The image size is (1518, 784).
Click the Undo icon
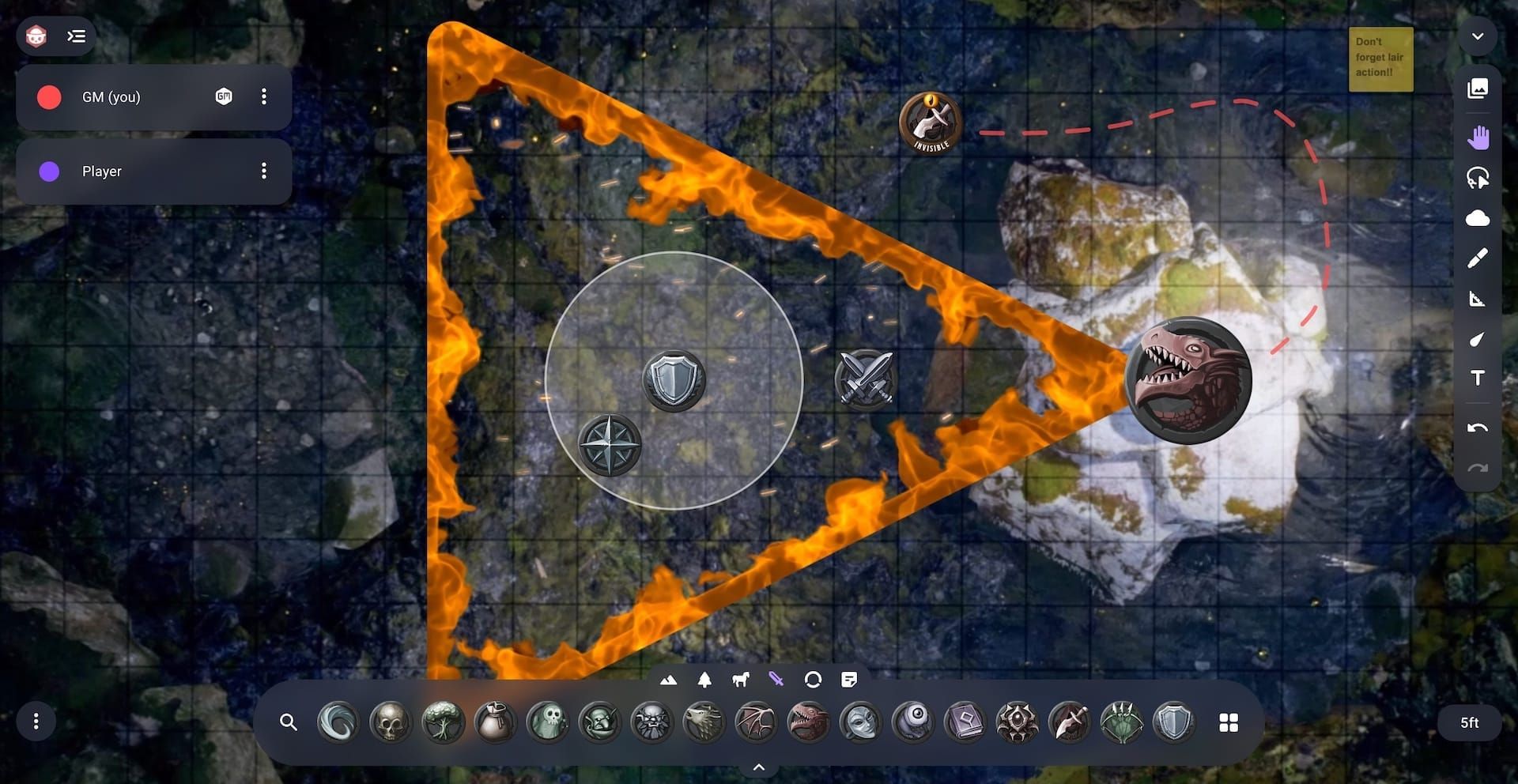point(1478,427)
